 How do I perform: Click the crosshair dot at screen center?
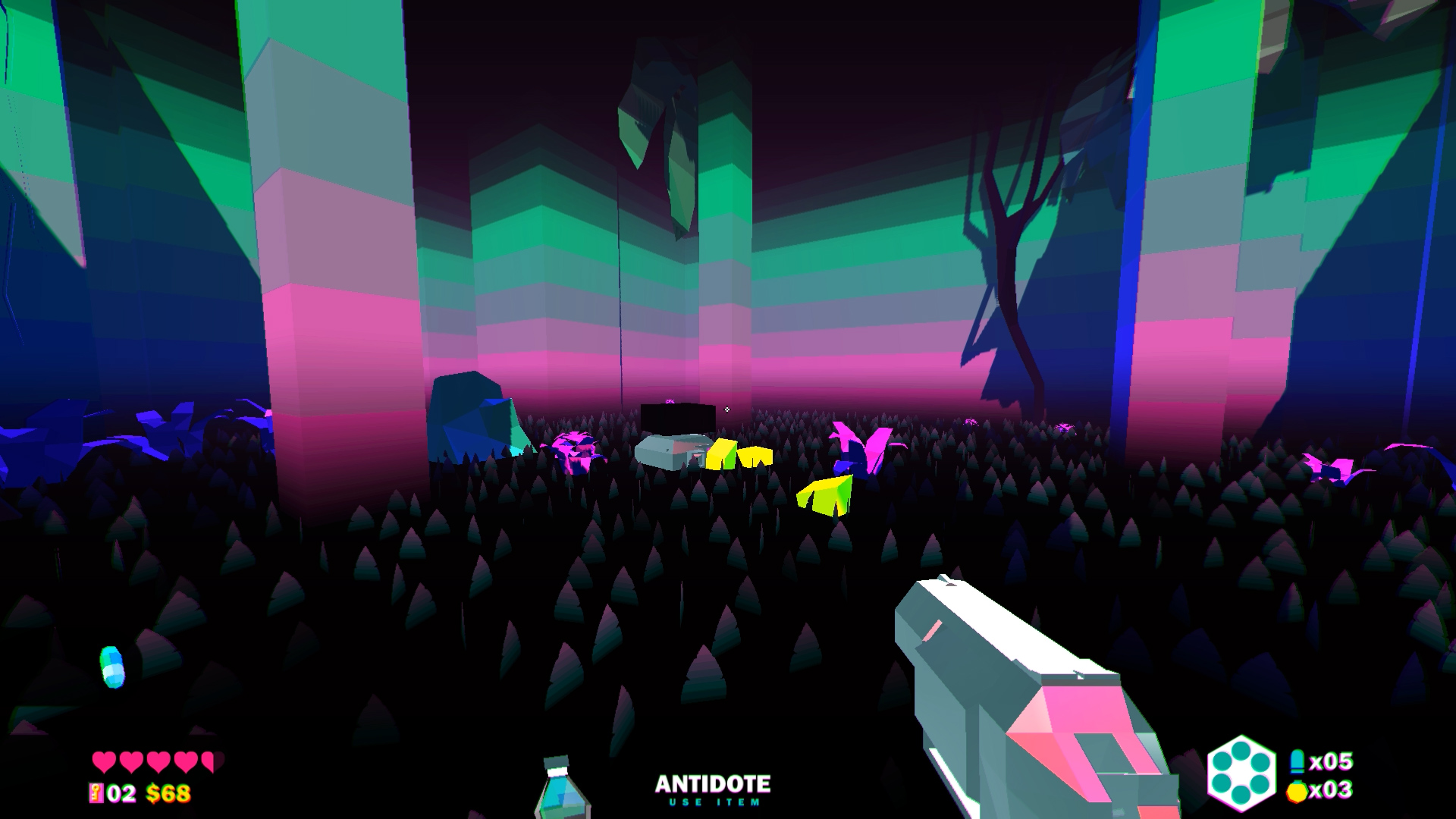728,409
